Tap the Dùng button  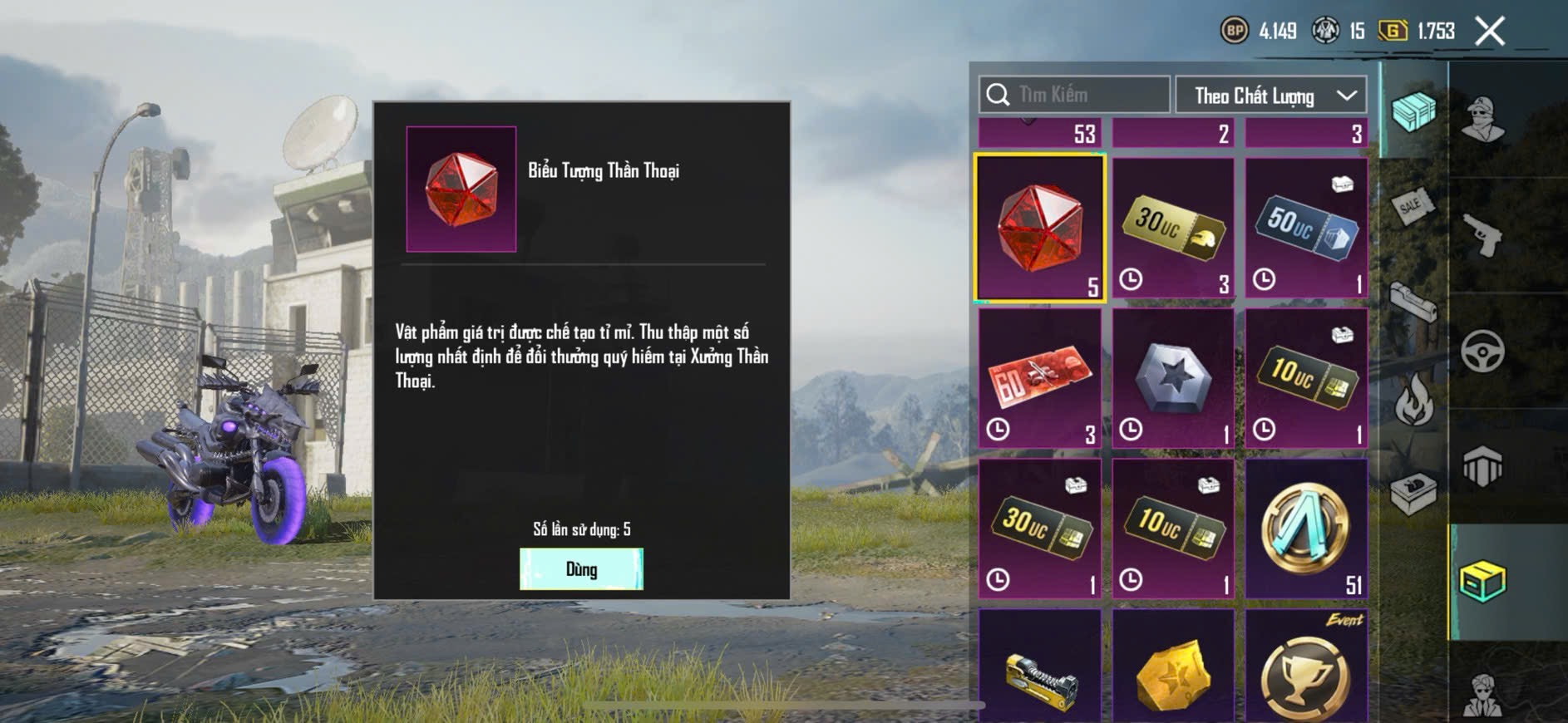581,569
